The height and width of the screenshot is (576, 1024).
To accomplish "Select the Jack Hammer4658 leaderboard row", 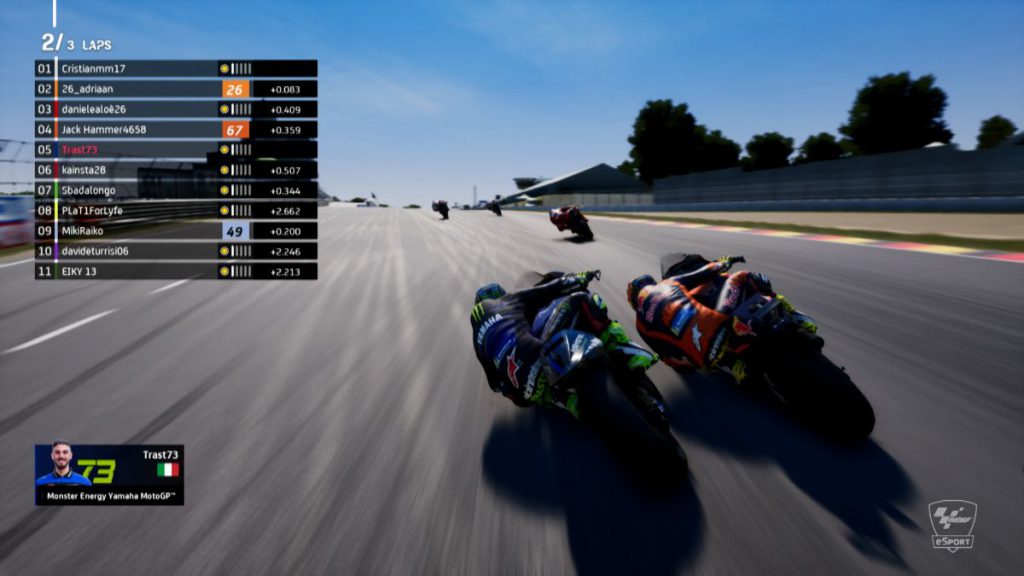I will 176,129.
